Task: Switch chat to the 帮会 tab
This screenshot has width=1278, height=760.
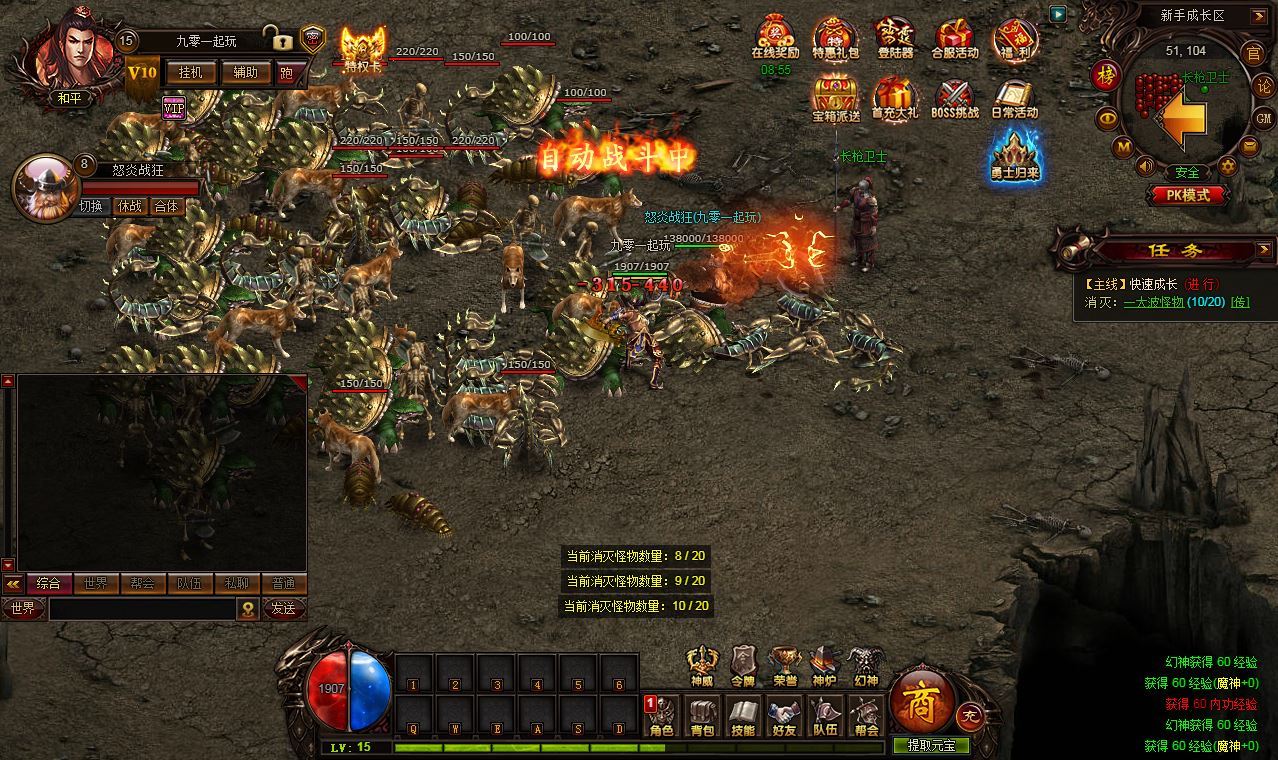Action: coord(142,584)
